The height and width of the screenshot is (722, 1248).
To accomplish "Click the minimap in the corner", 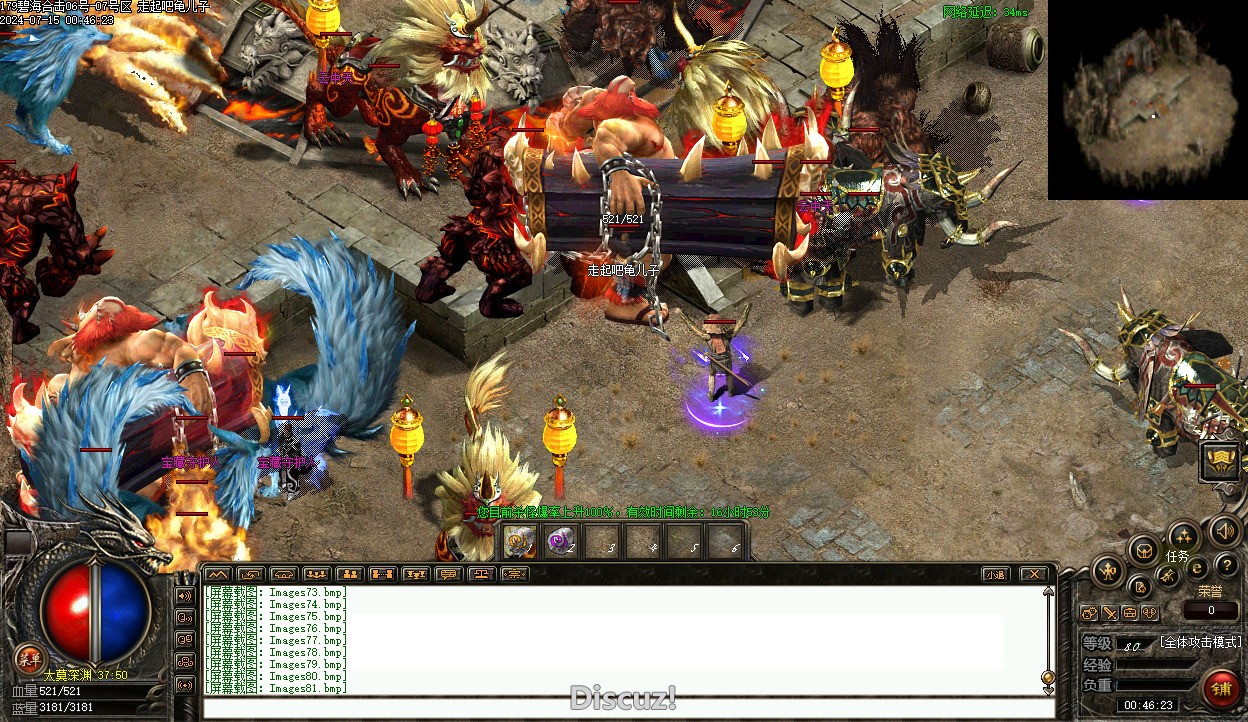I will 1147,100.
